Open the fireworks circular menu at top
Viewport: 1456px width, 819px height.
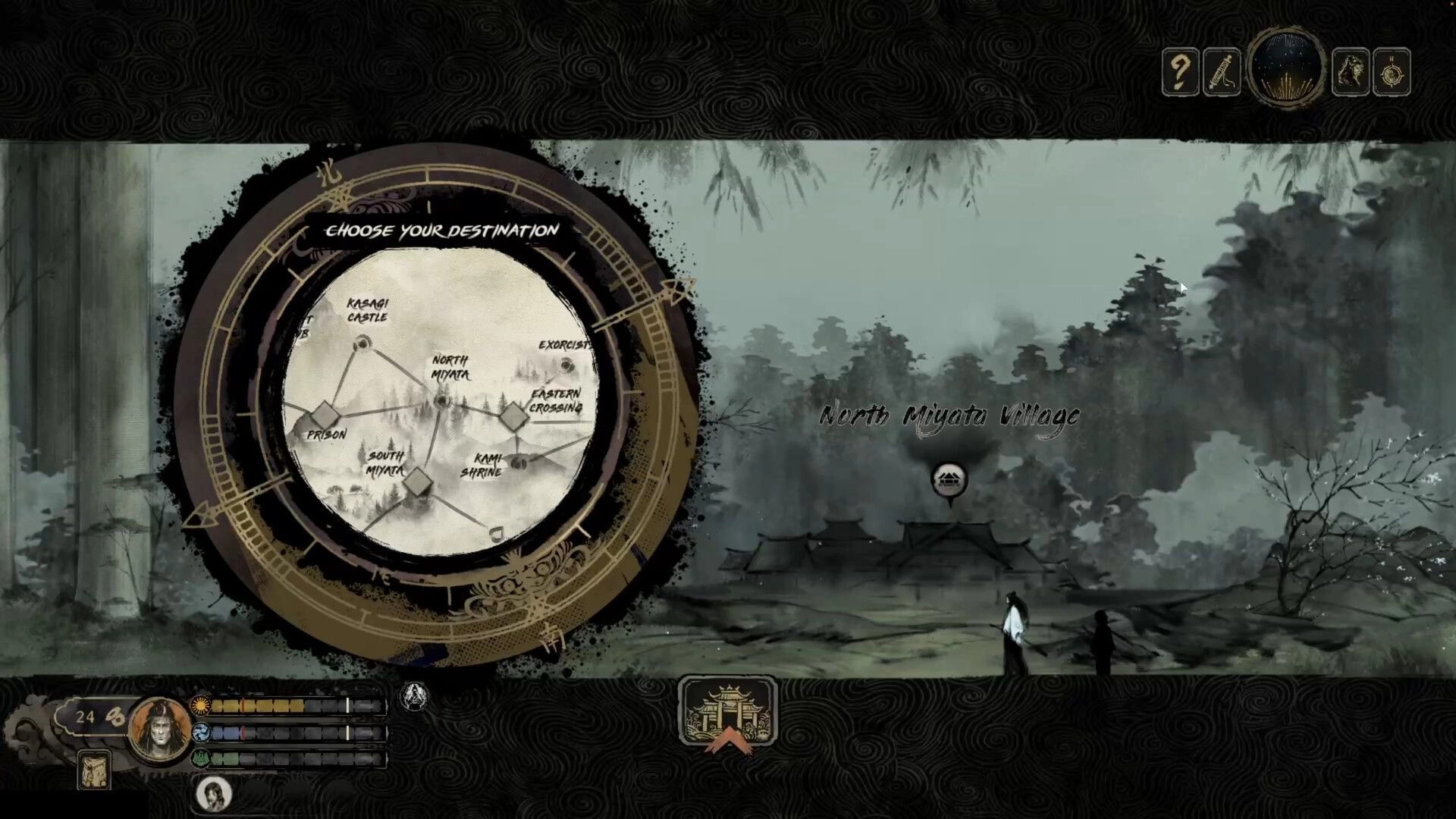coord(1287,67)
